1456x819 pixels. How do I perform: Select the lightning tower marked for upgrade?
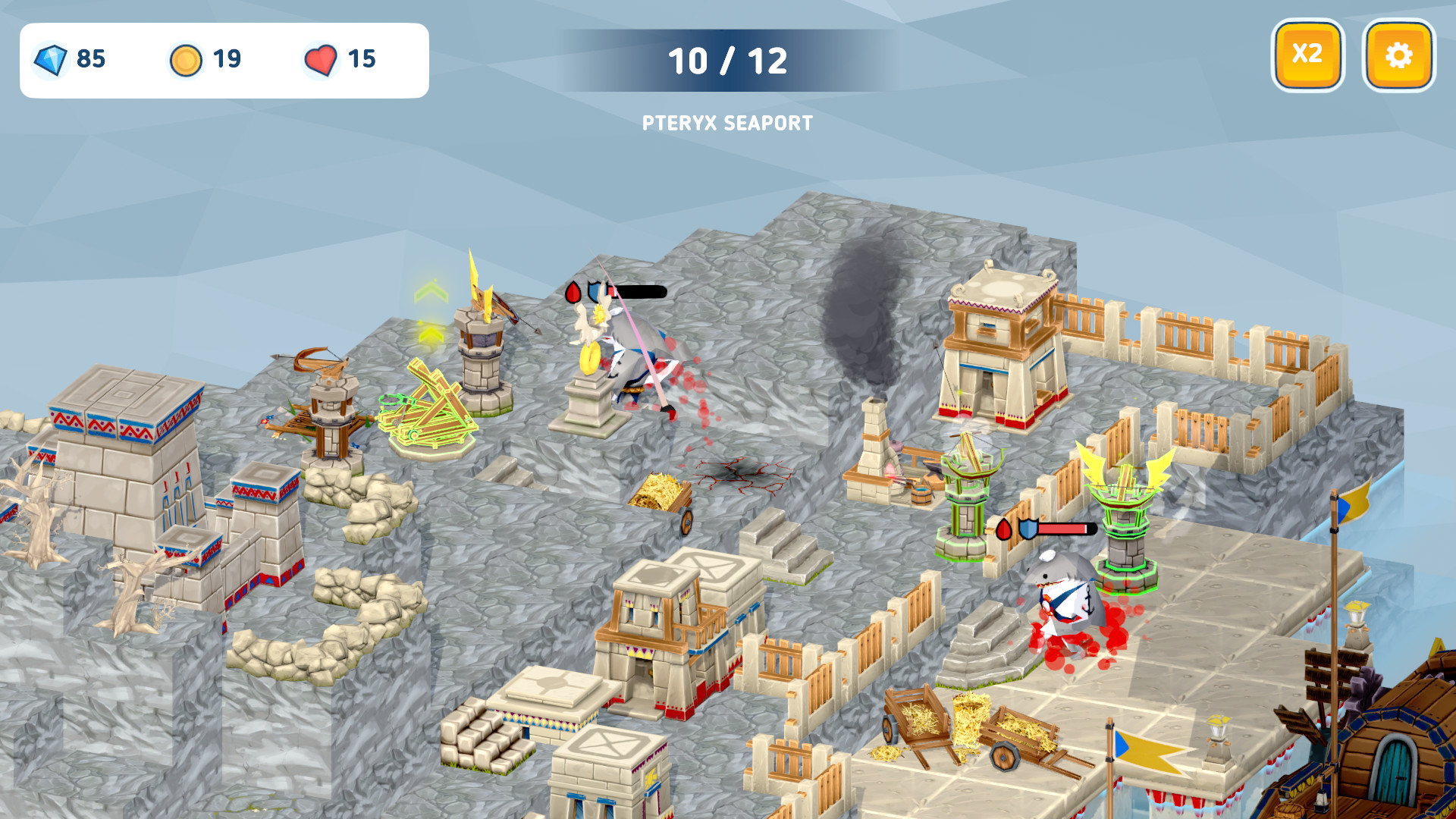(481, 349)
